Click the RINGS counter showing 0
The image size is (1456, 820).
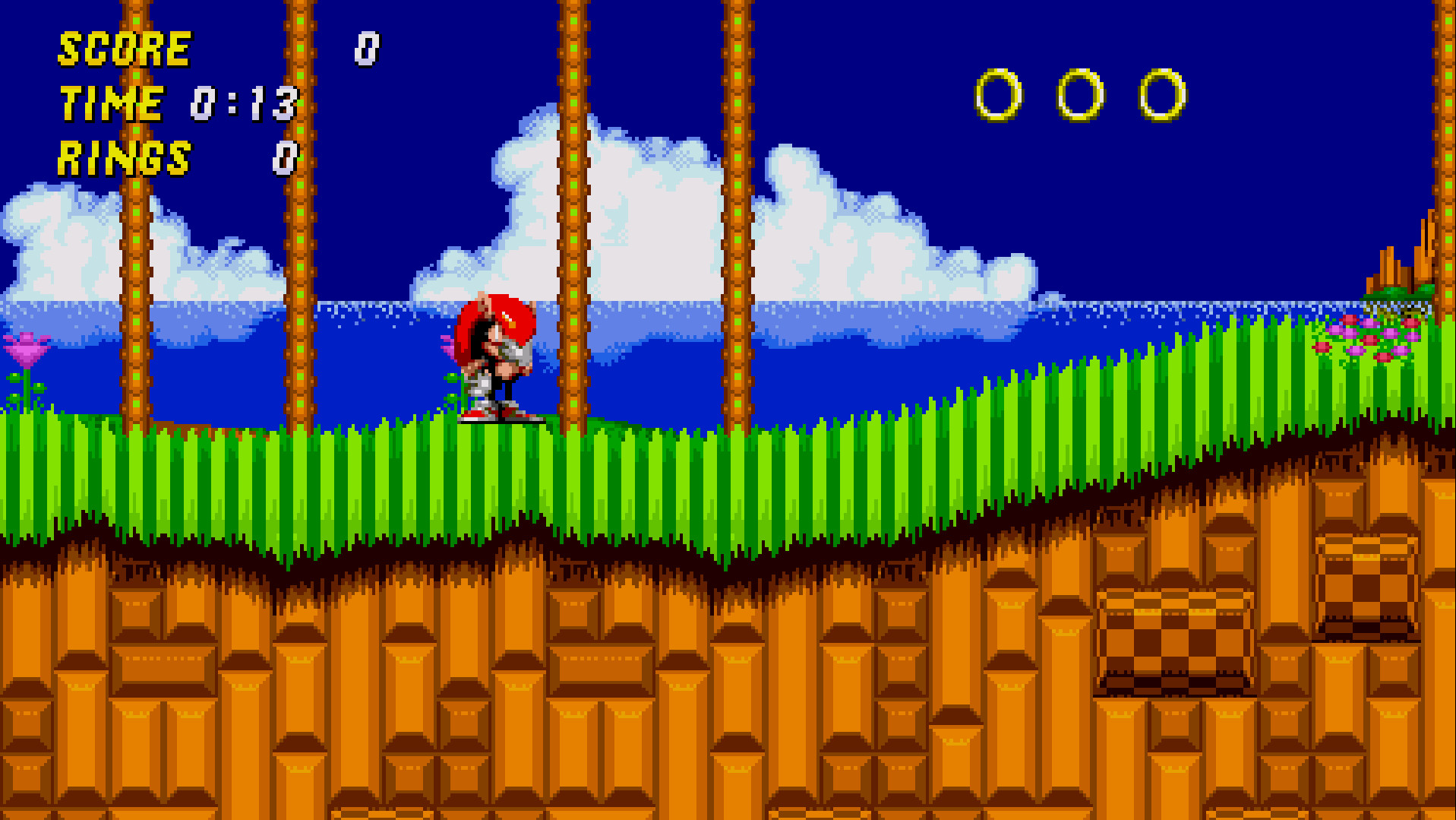click(283, 160)
